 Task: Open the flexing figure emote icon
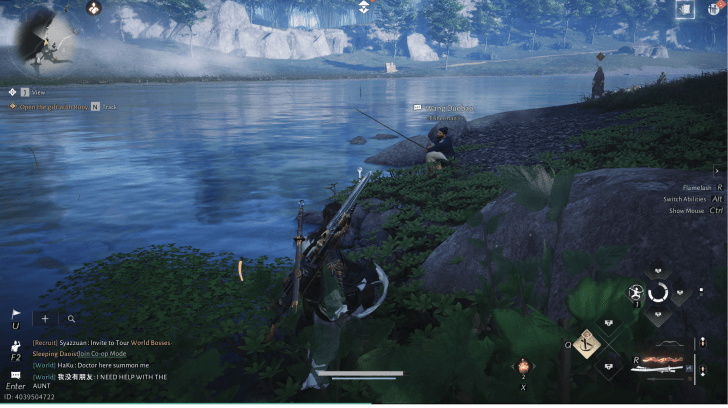coord(17,343)
